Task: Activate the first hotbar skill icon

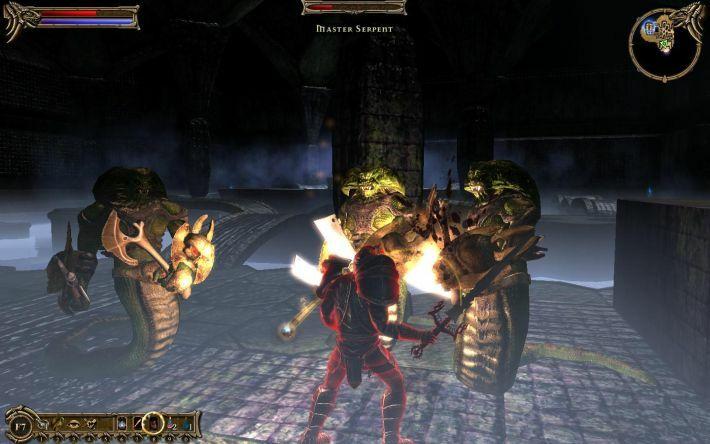Action: pyautogui.click(x=42, y=423)
